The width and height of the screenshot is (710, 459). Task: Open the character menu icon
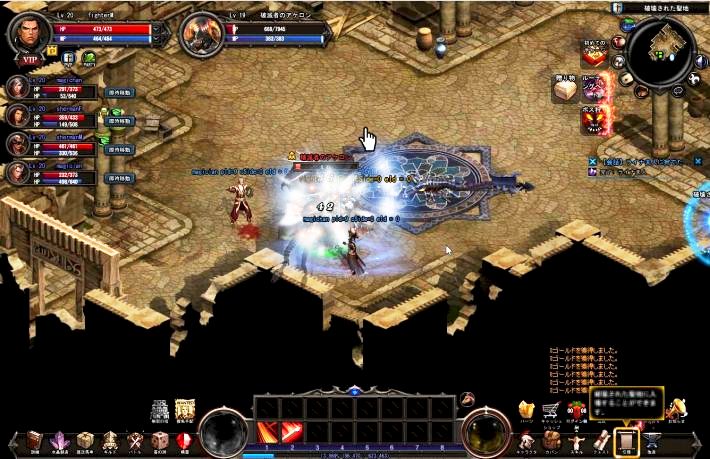(526, 440)
